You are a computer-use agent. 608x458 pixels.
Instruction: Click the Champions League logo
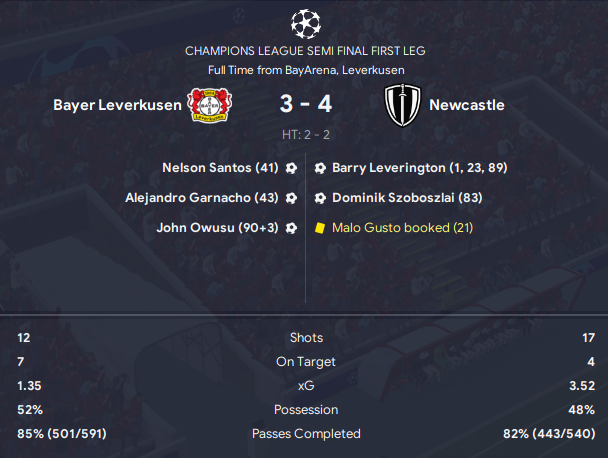303,21
